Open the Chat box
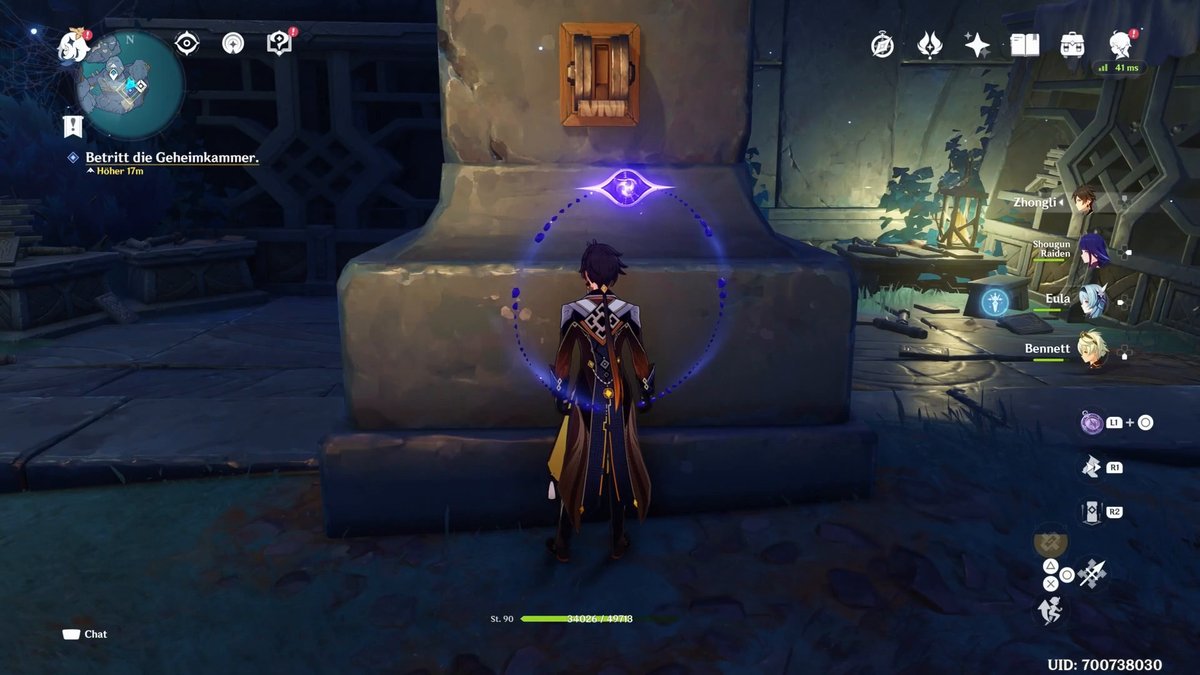The height and width of the screenshot is (675, 1200). pyautogui.click(x=85, y=634)
